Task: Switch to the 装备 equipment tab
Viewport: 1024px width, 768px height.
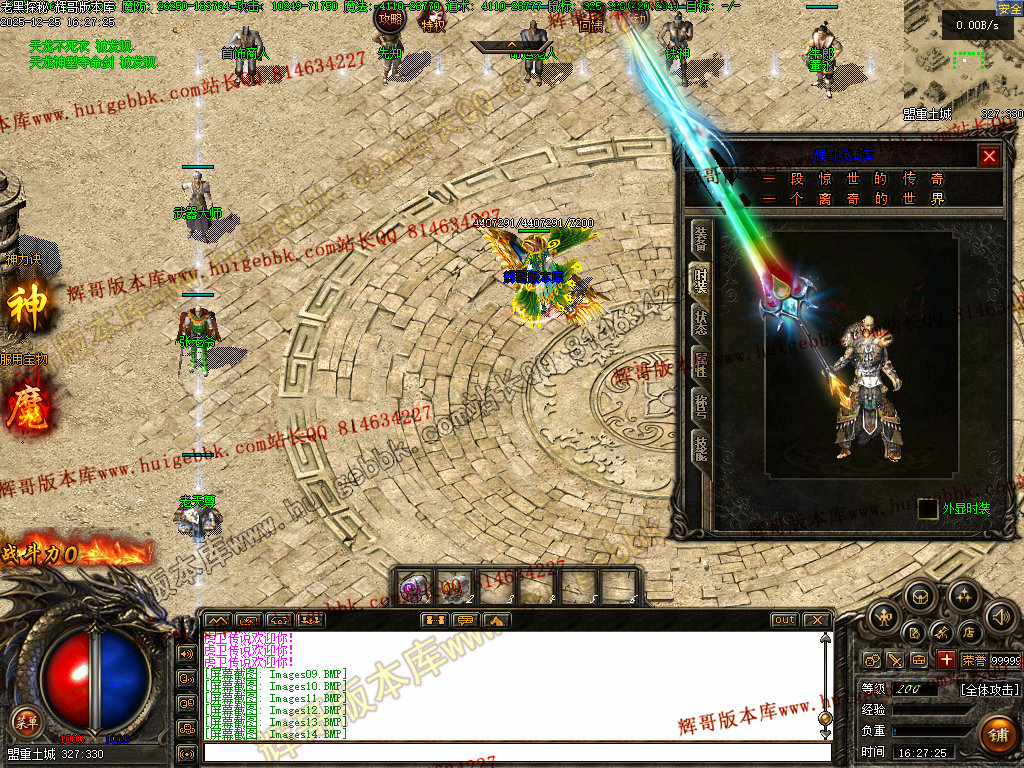Action: (x=701, y=238)
